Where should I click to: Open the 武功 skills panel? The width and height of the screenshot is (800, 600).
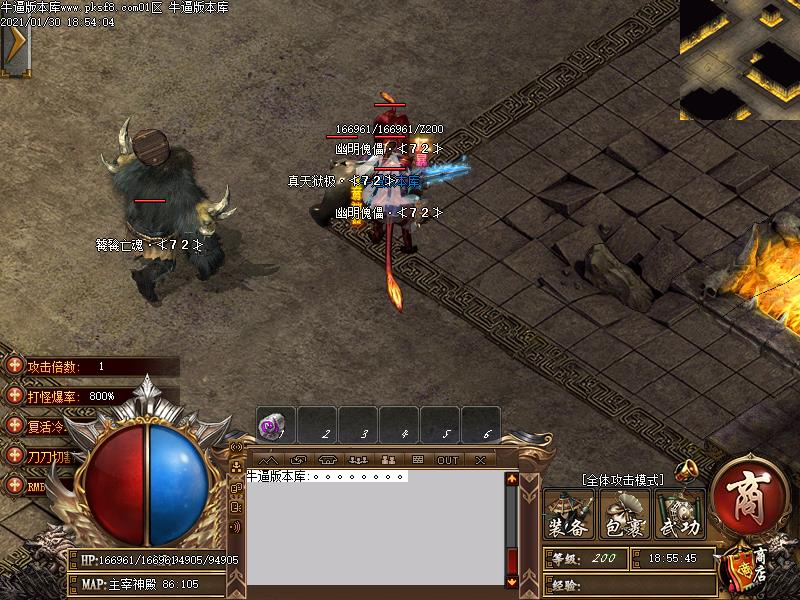[679, 514]
